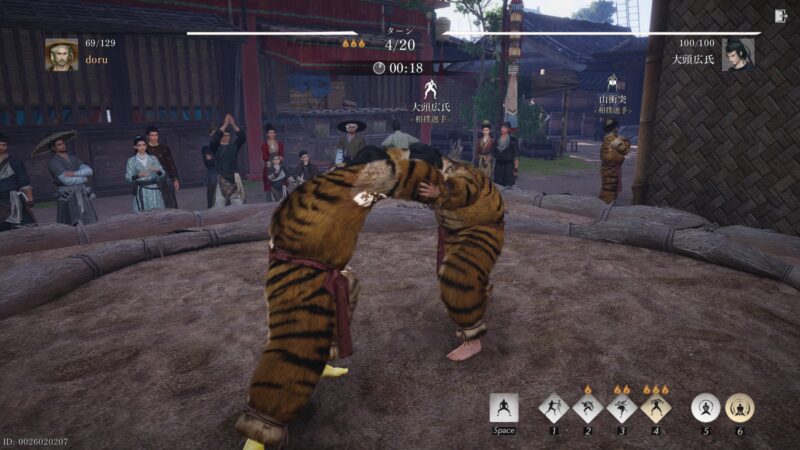Use the golden three-flame skill numbered 4

[655, 408]
